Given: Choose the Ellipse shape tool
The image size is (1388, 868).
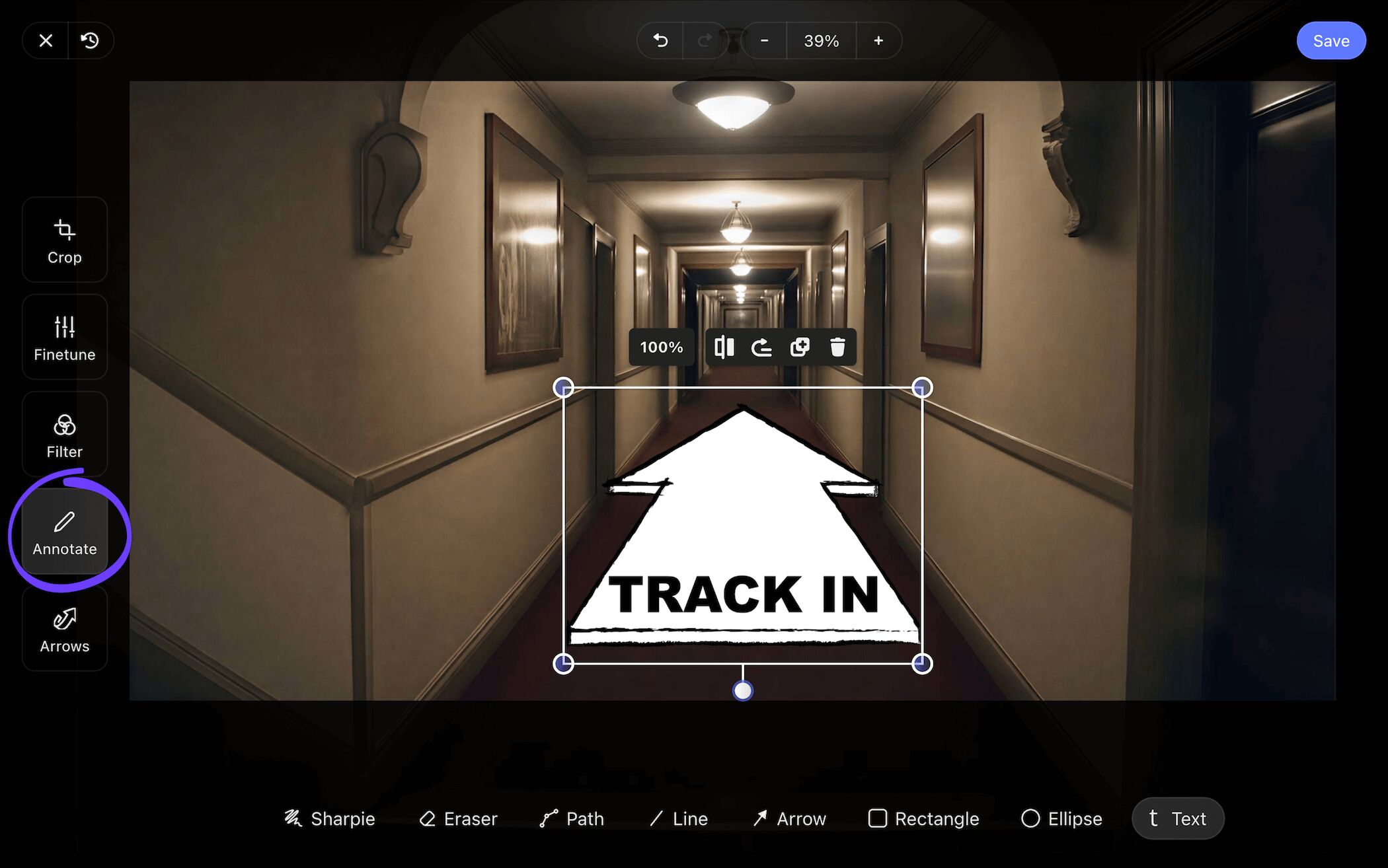Looking at the screenshot, I should [x=1061, y=818].
